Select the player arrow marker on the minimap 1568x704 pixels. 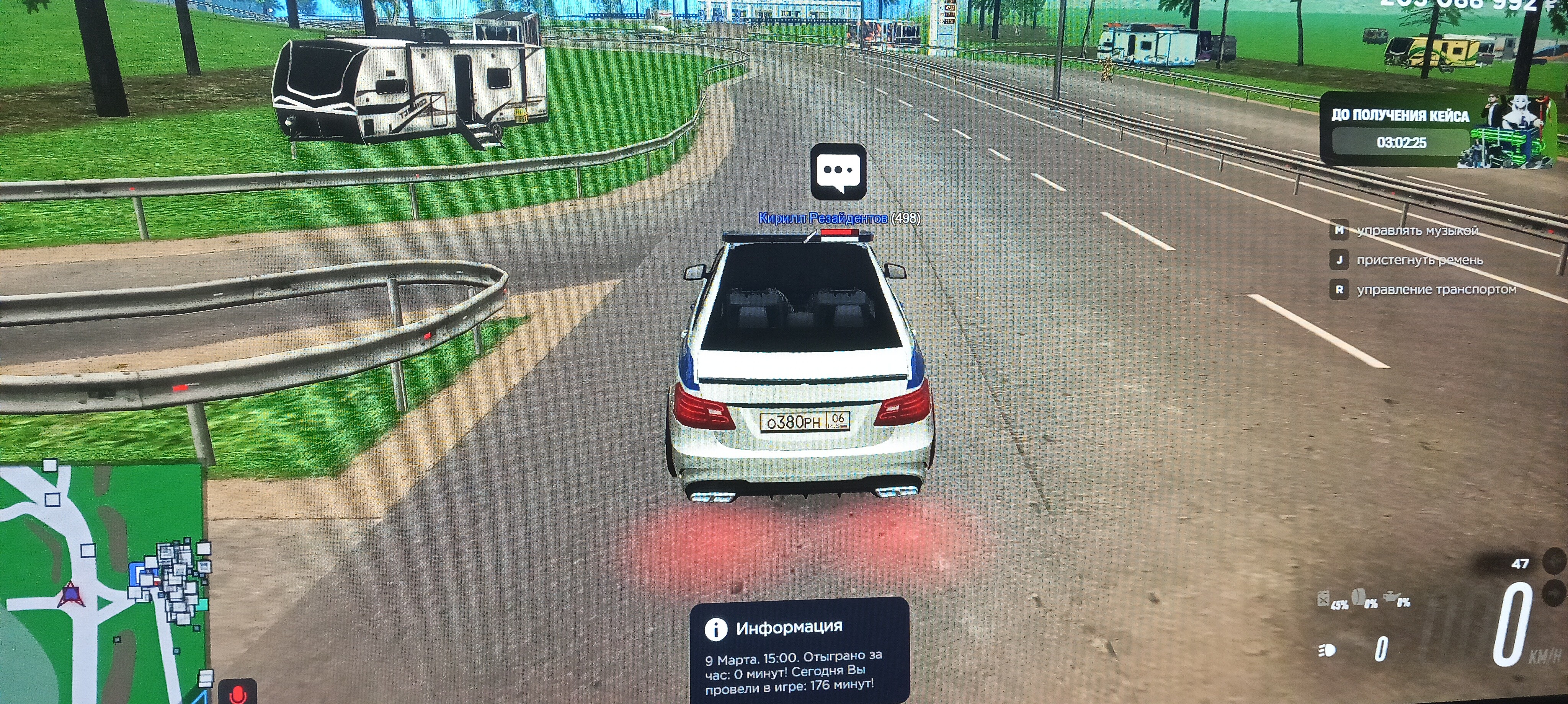(70, 593)
